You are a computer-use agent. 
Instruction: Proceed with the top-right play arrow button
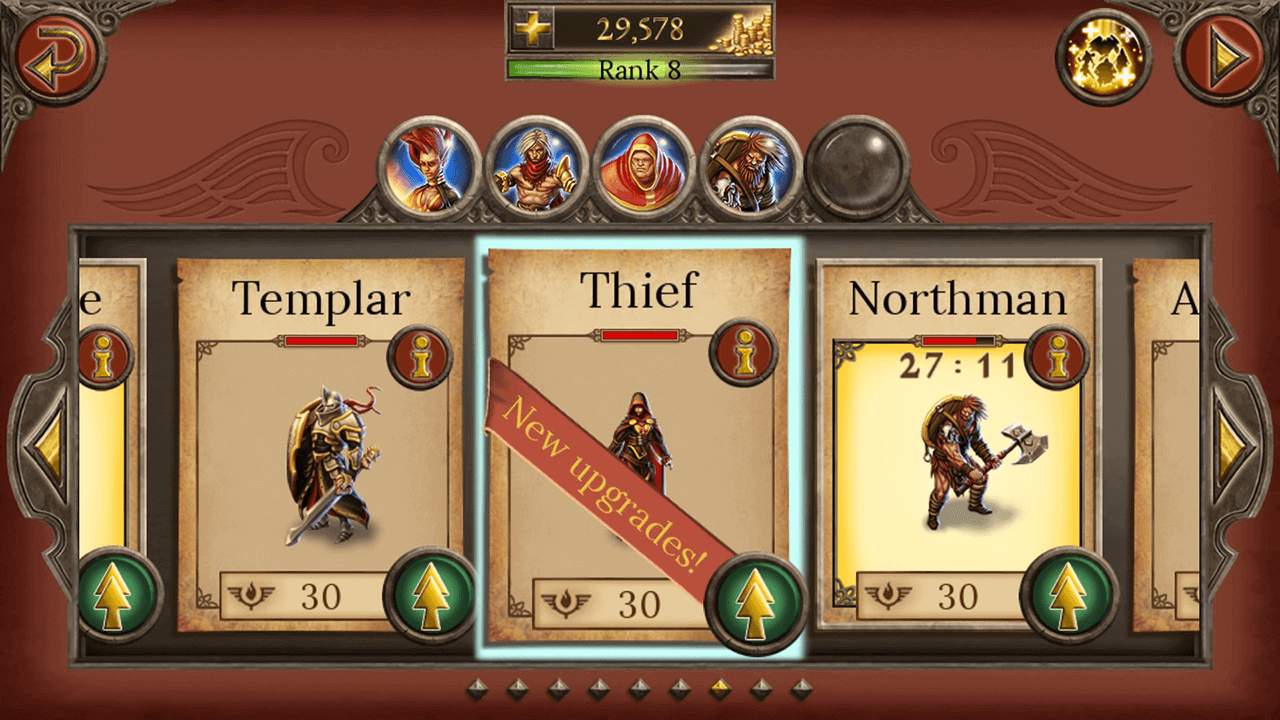tap(1223, 56)
